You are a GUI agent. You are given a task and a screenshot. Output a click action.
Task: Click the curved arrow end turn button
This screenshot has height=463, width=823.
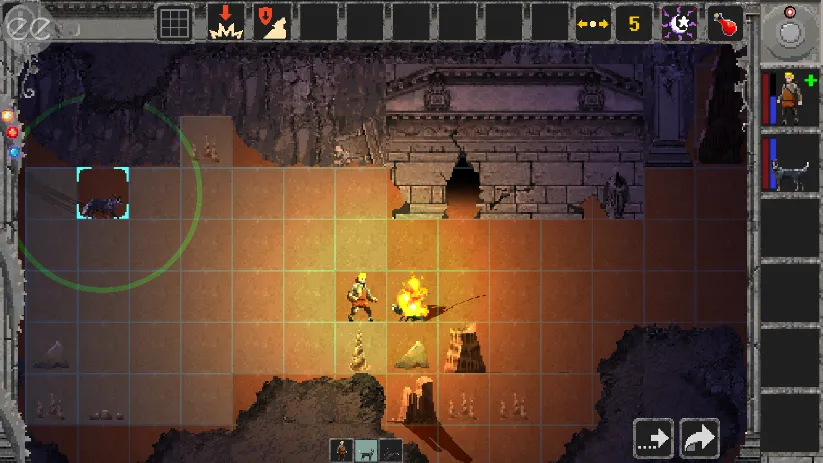coord(700,438)
